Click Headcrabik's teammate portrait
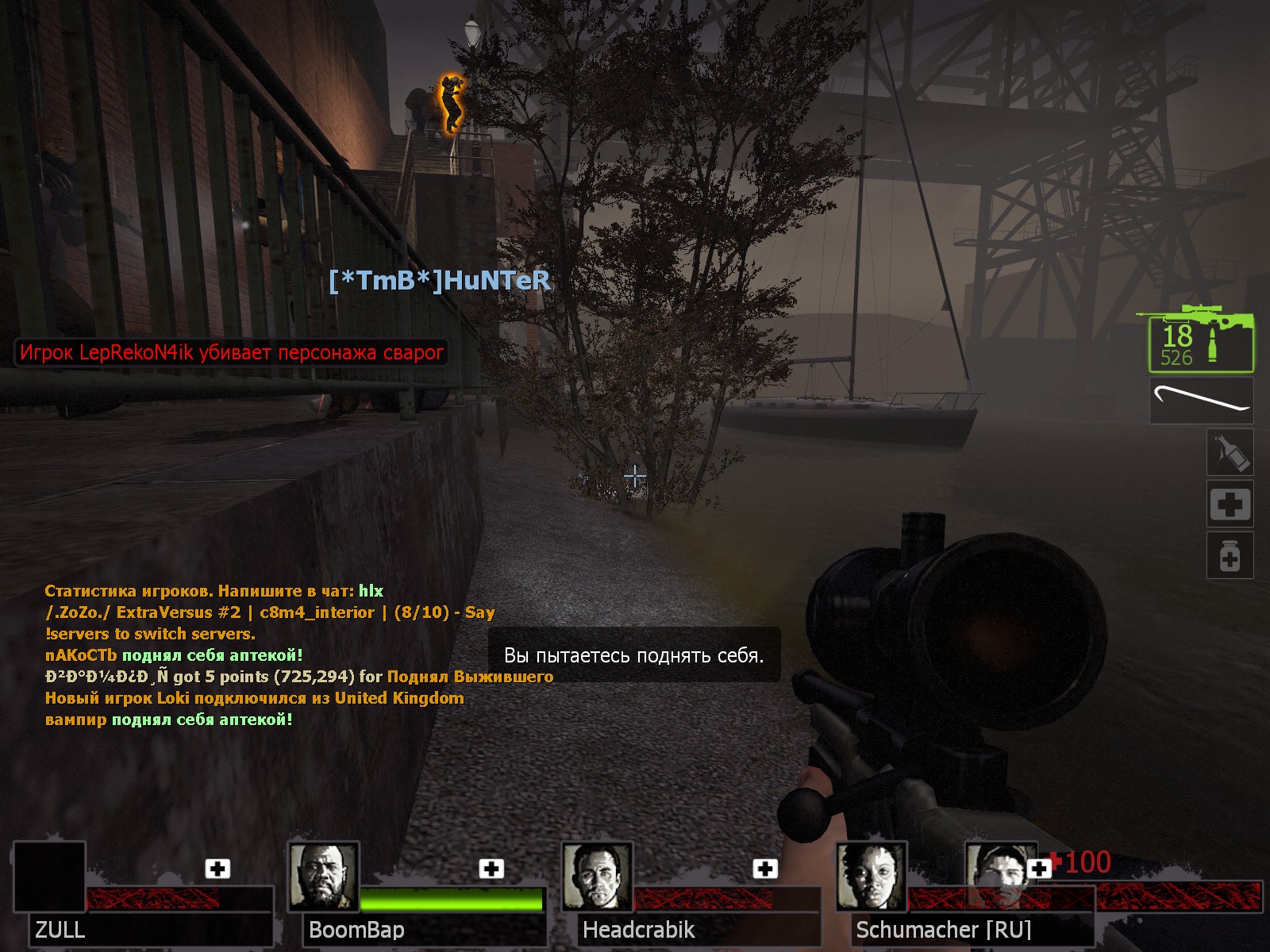The image size is (1270, 952). point(597,877)
